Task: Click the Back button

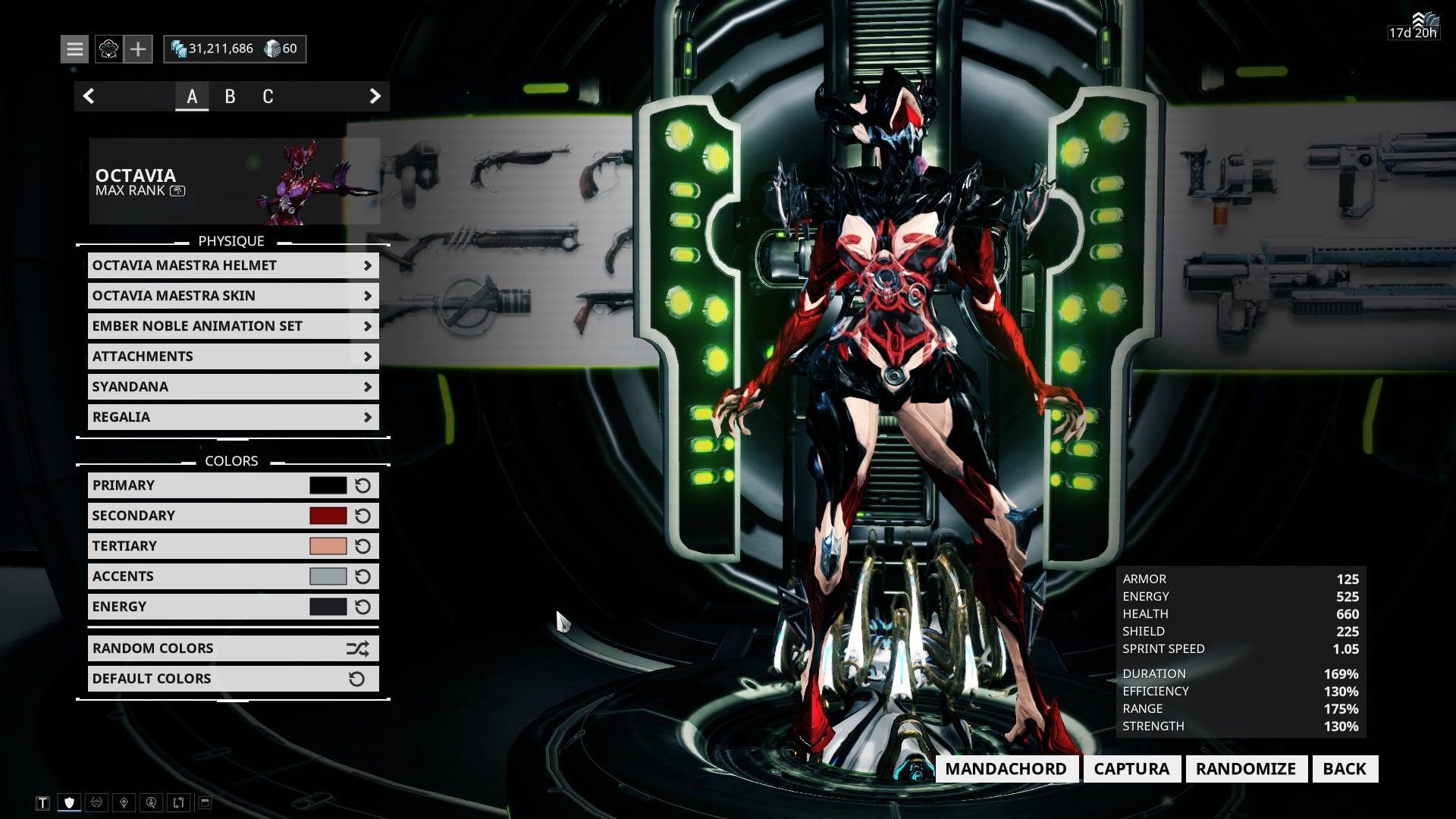Action: coord(1344,769)
